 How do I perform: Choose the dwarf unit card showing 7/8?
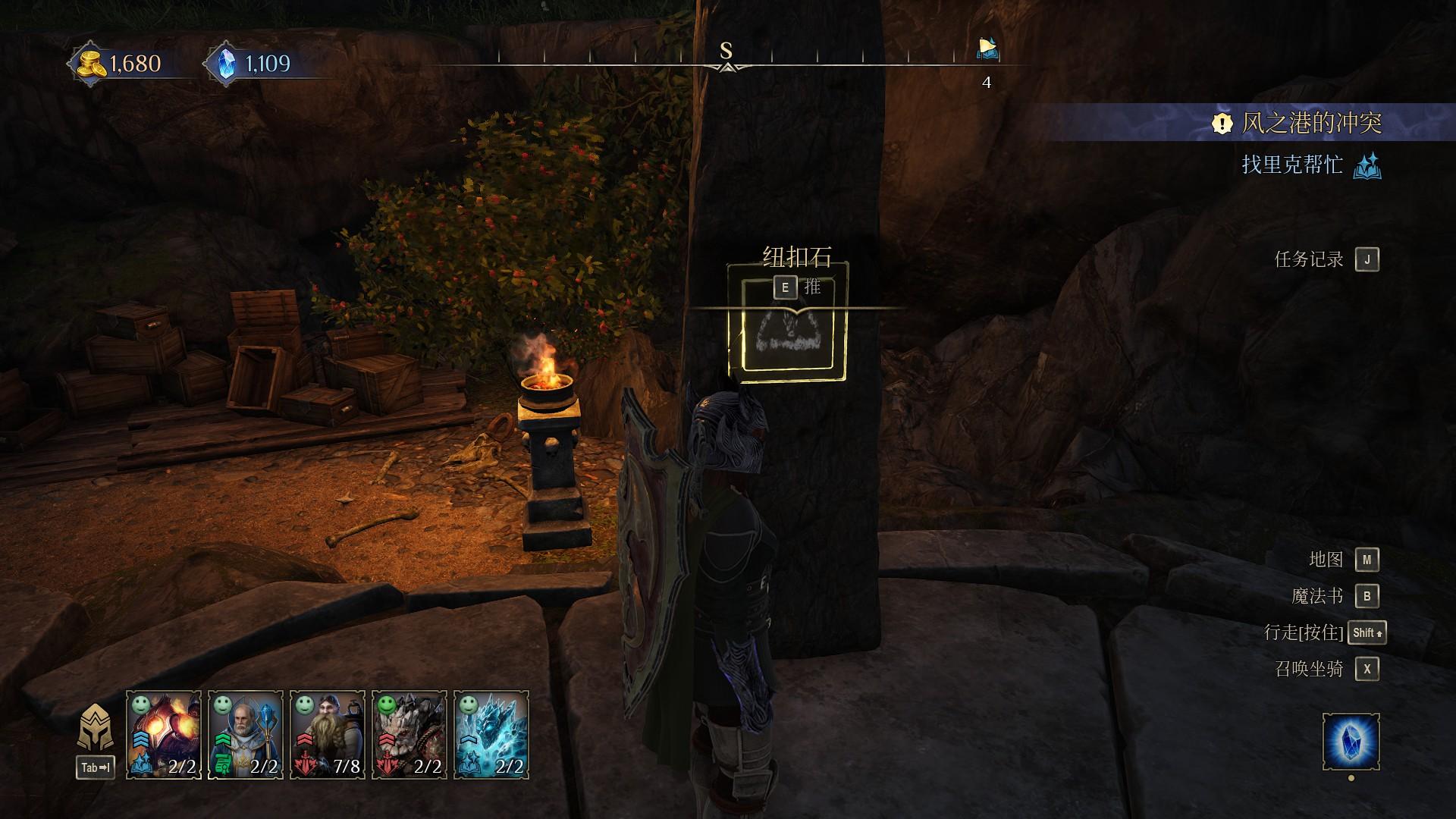point(328,734)
